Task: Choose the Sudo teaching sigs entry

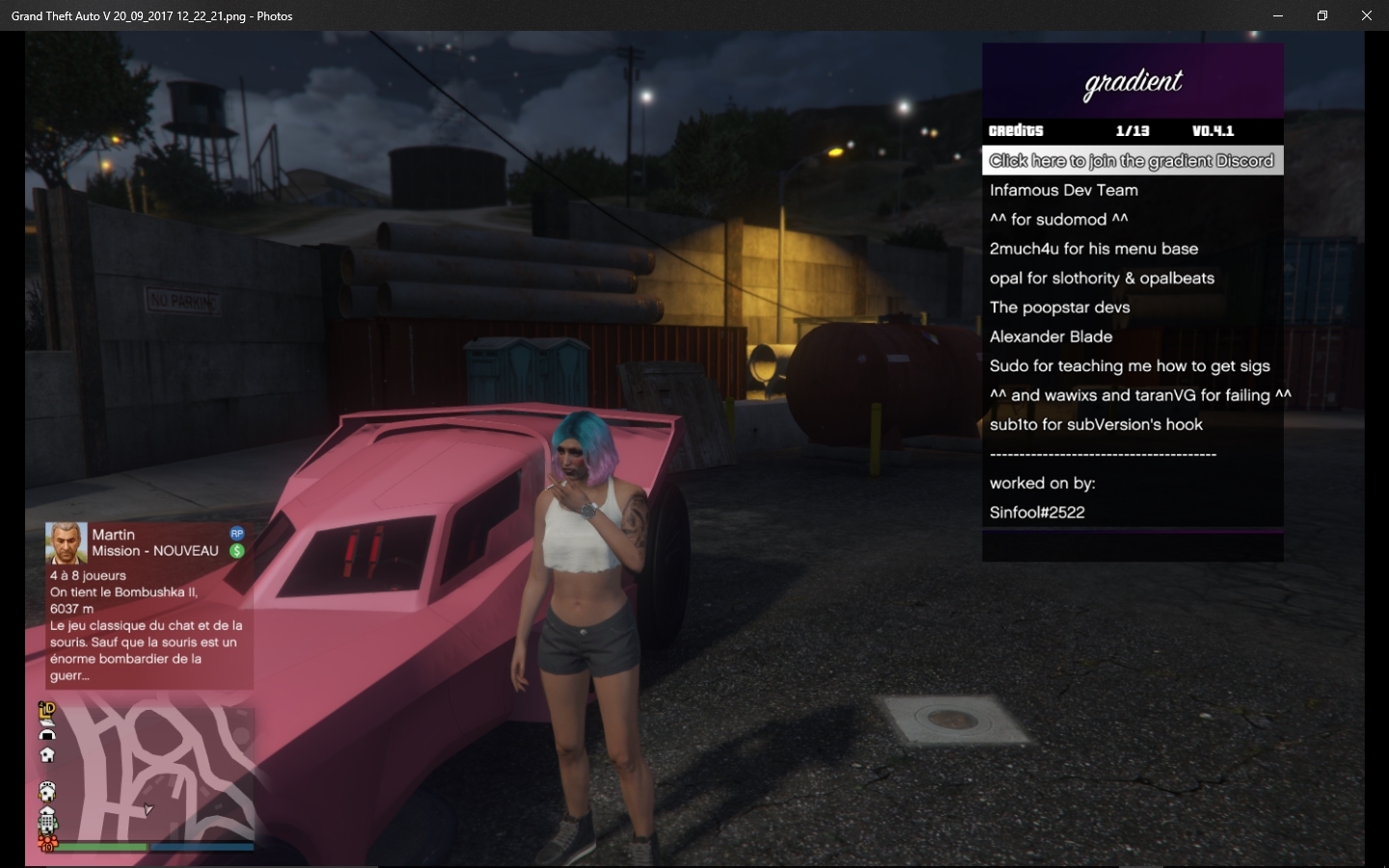Action: click(x=1130, y=366)
